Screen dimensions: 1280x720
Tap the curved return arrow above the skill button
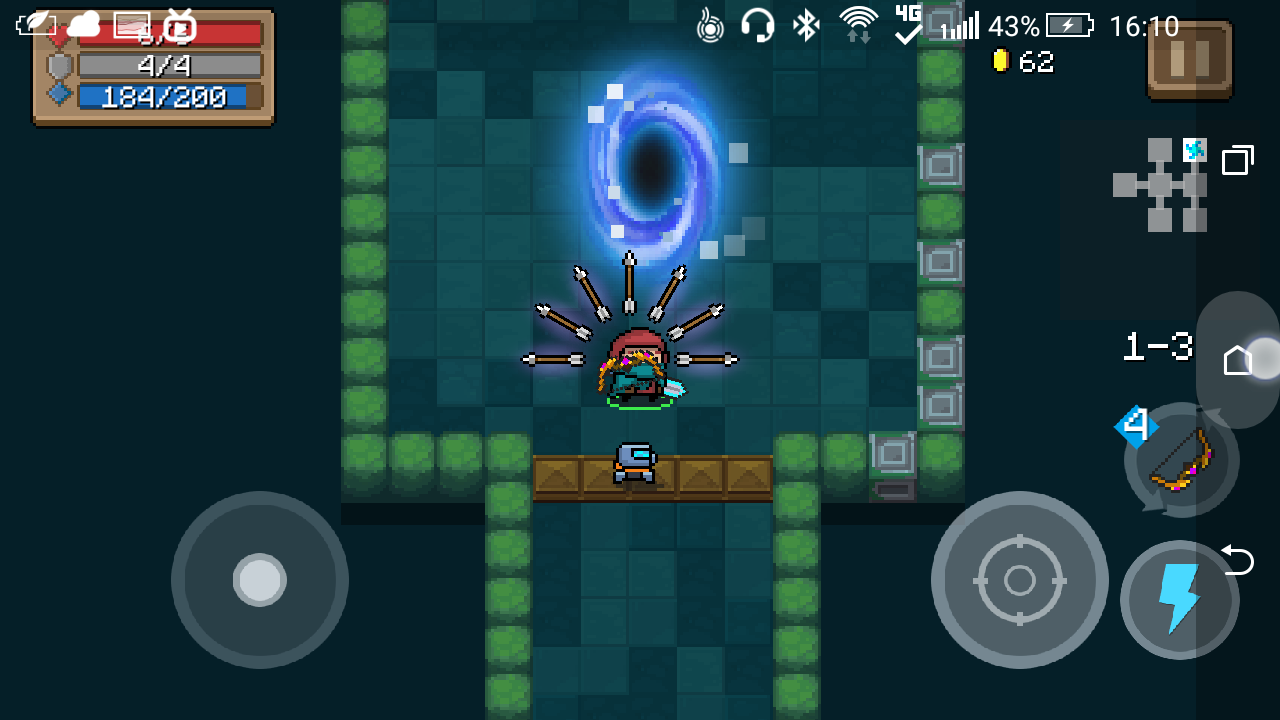1236,562
